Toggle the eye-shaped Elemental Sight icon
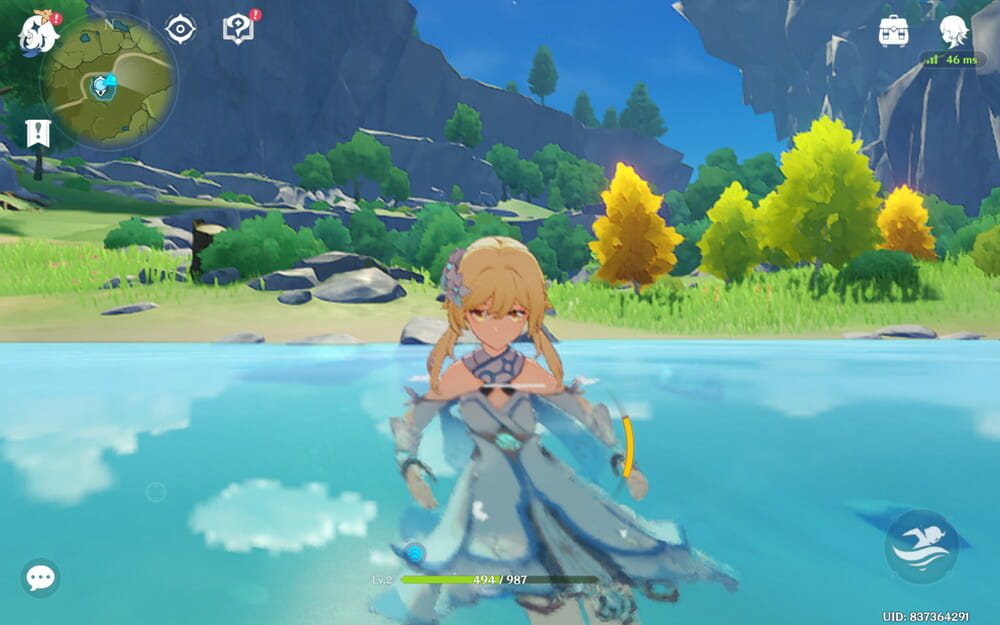The width and height of the screenshot is (1000, 625). [x=180, y=29]
